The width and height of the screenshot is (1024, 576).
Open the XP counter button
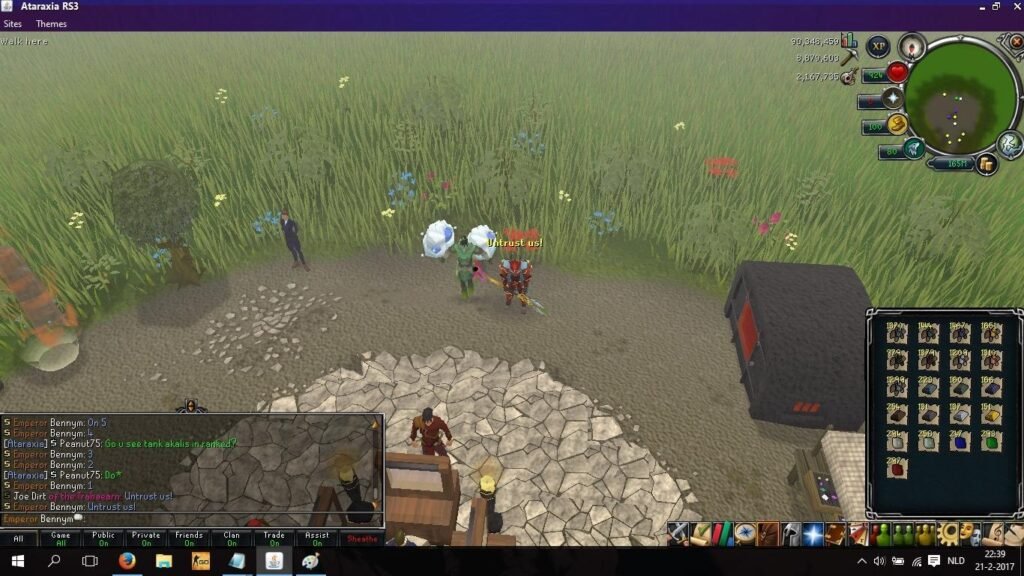pyautogui.click(x=878, y=46)
